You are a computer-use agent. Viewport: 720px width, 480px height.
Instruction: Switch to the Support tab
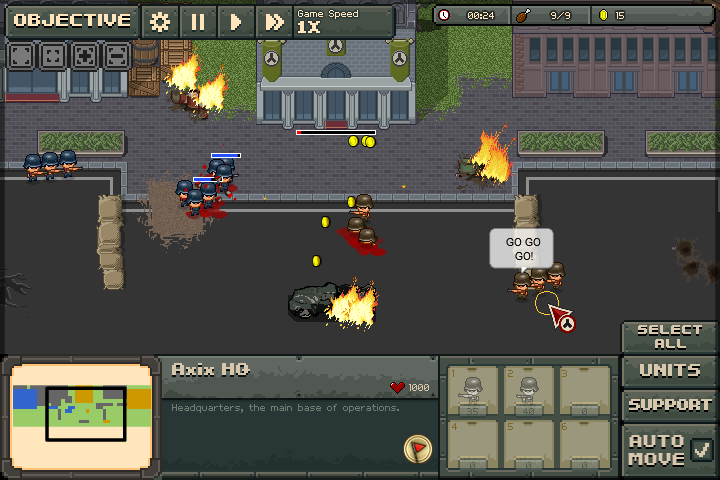coord(669,405)
